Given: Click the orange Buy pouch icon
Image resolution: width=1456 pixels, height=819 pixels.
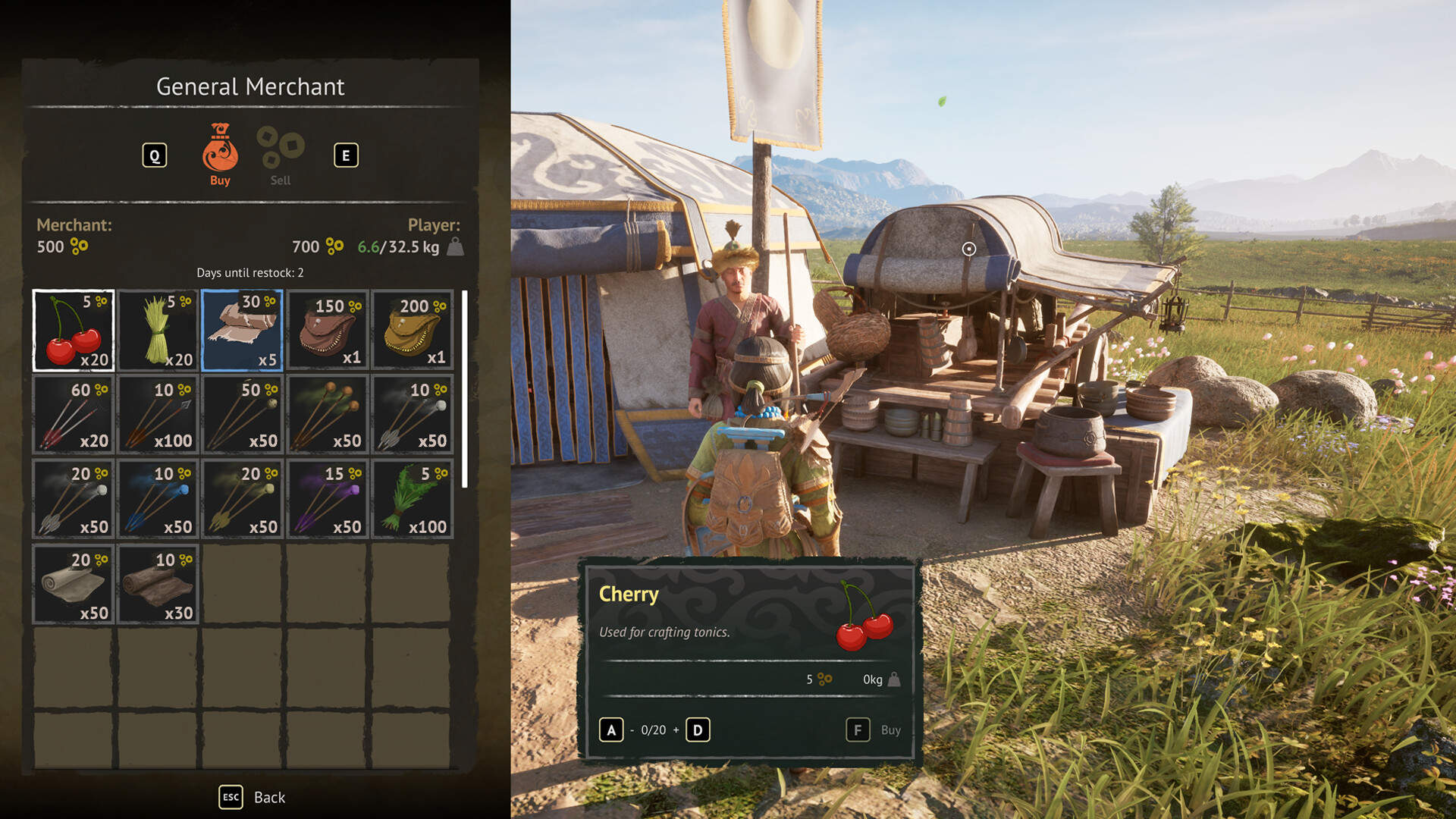Looking at the screenshot, I should pyautogui.click(x=219, y=148).
